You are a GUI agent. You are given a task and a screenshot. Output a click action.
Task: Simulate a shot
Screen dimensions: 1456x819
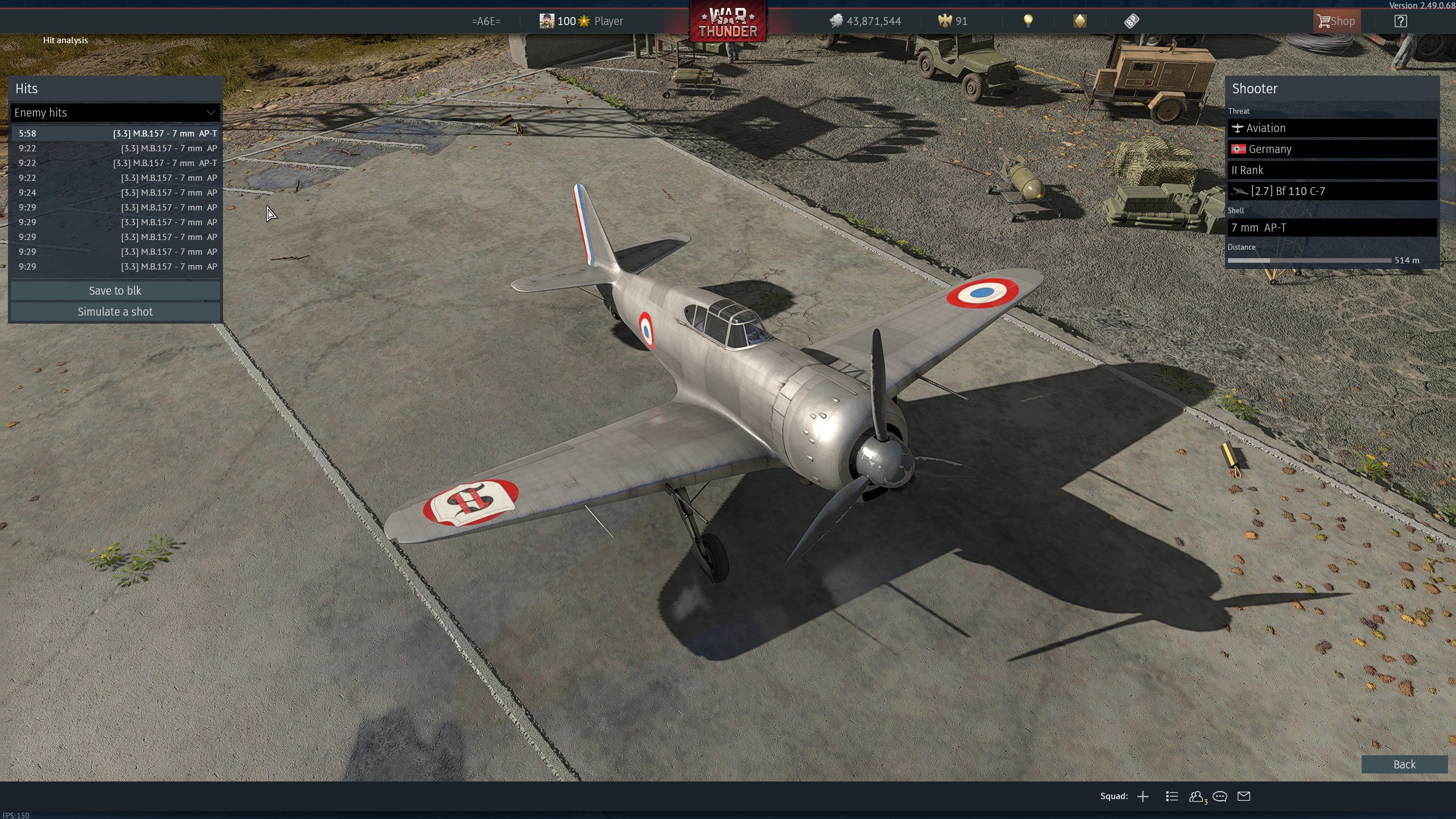point(115,312)
